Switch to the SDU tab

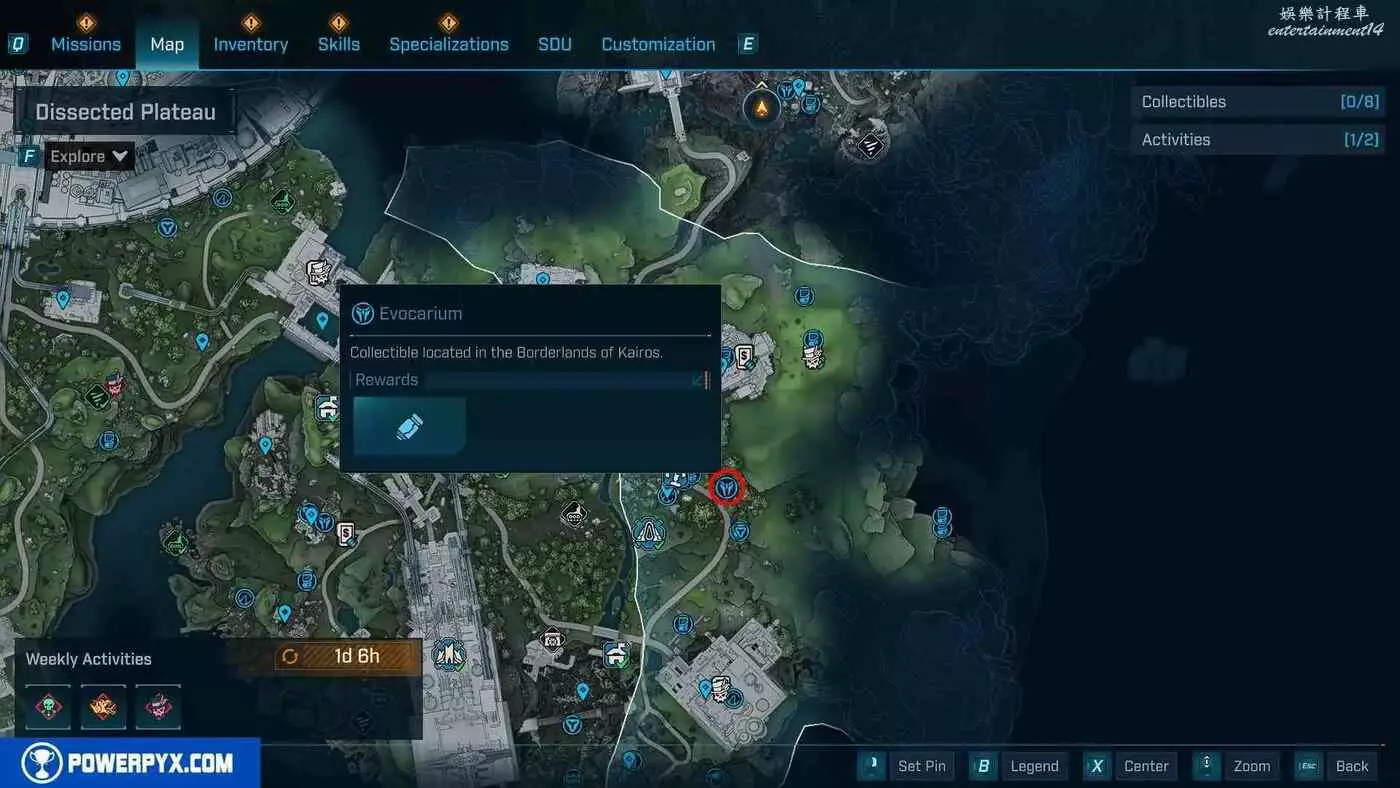pyautogui.click(x=555, y=44)
